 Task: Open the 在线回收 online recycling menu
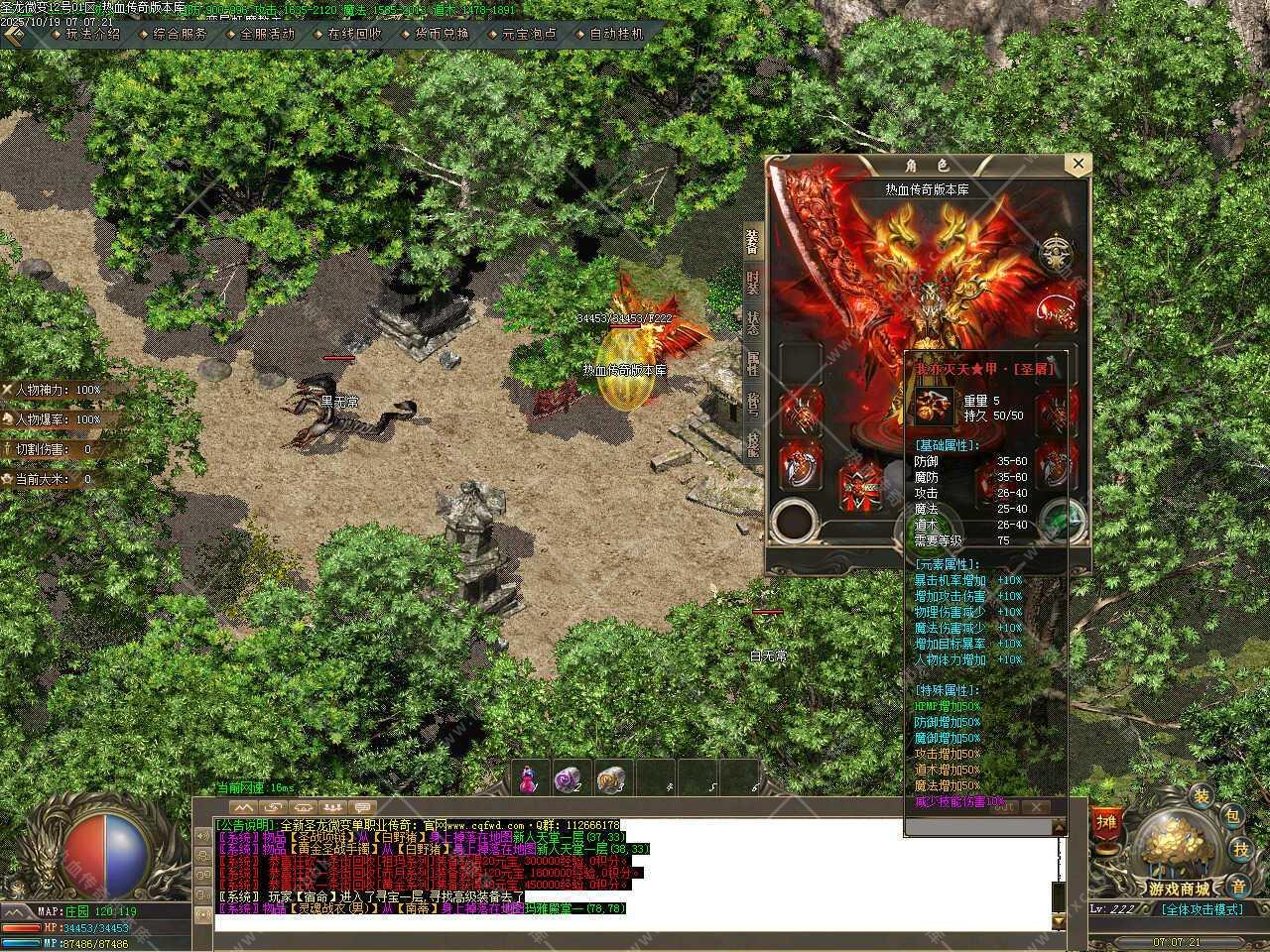pos(354,33)
